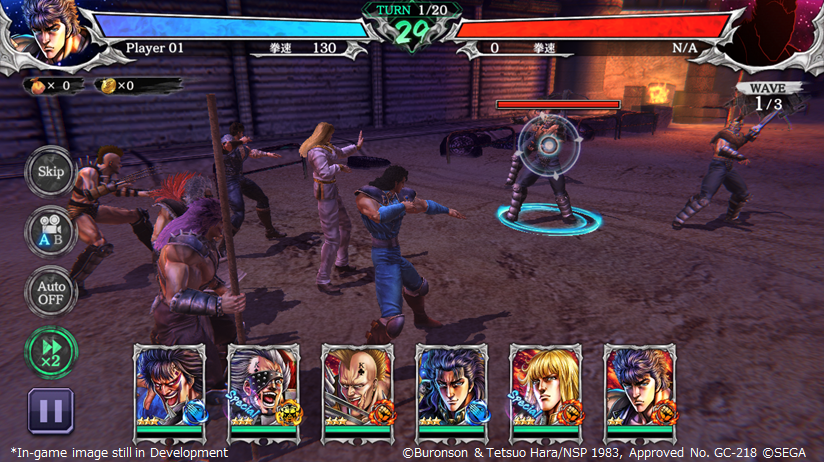Toggle the Auto OFF battle button
Screen dimensions: 824x462
point(50,292)
